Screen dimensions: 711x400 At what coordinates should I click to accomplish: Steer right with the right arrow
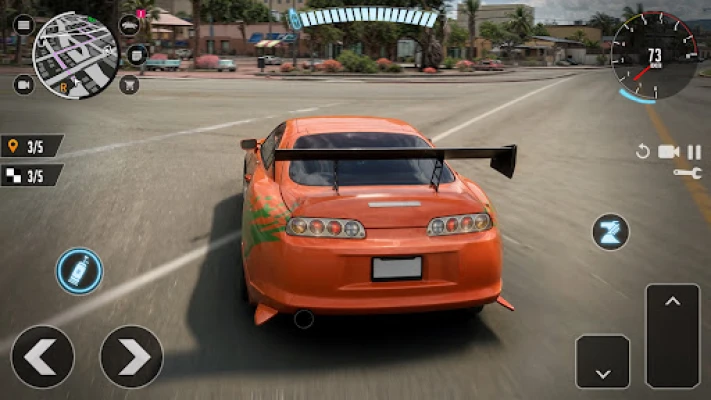pyautogui.click(x=131, y=357)
